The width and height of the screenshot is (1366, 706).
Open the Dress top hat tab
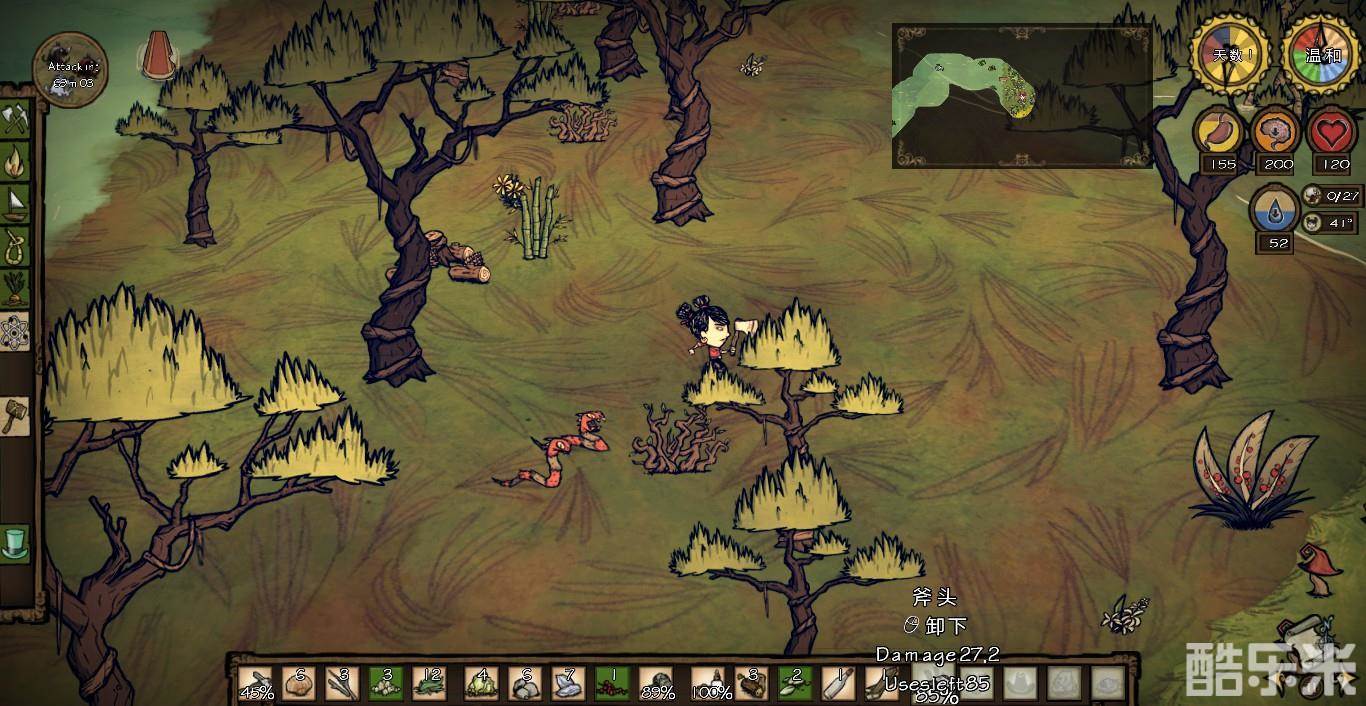pos(16,544)
